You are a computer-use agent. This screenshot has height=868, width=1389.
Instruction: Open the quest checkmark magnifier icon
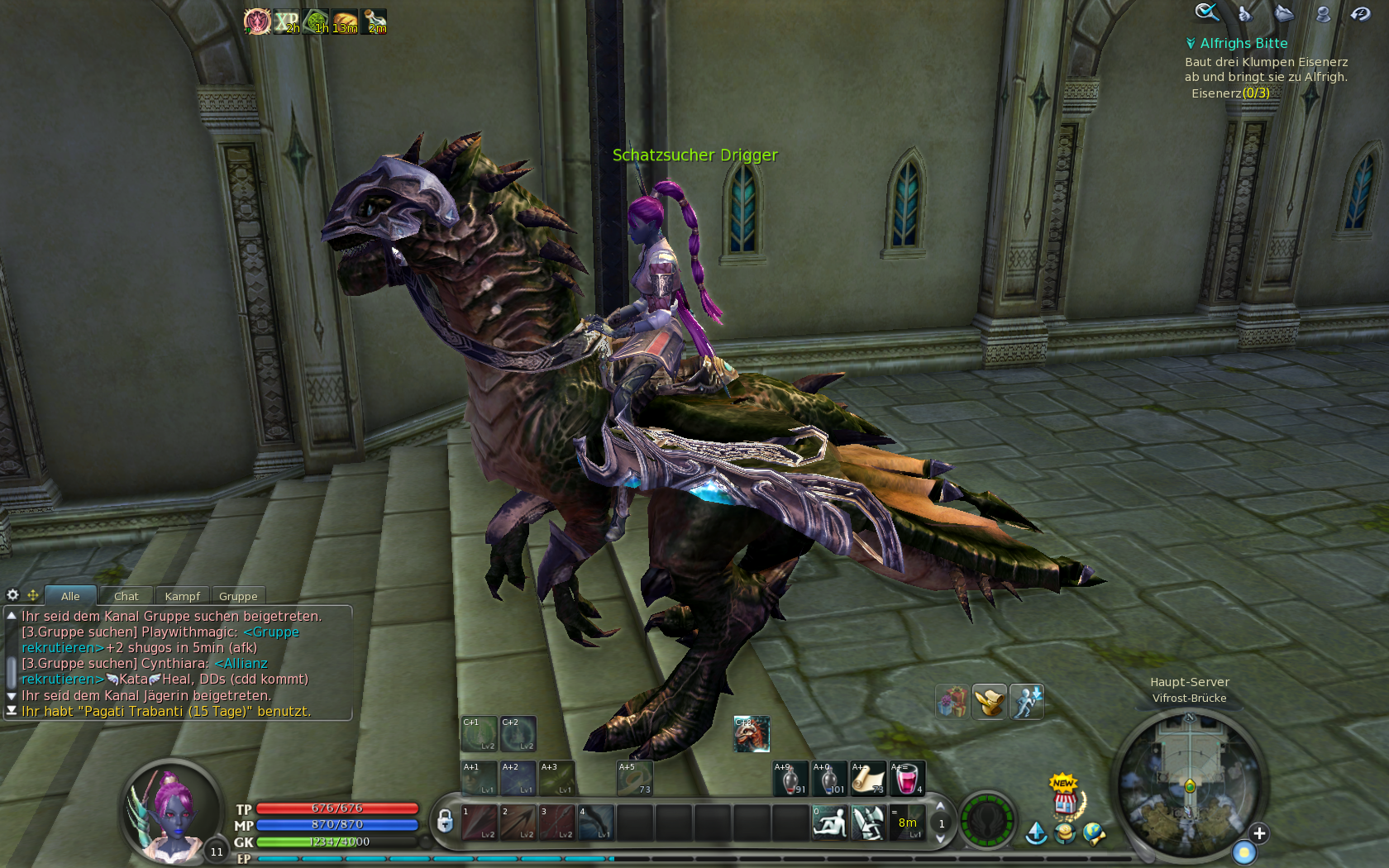pos(1206,12)
